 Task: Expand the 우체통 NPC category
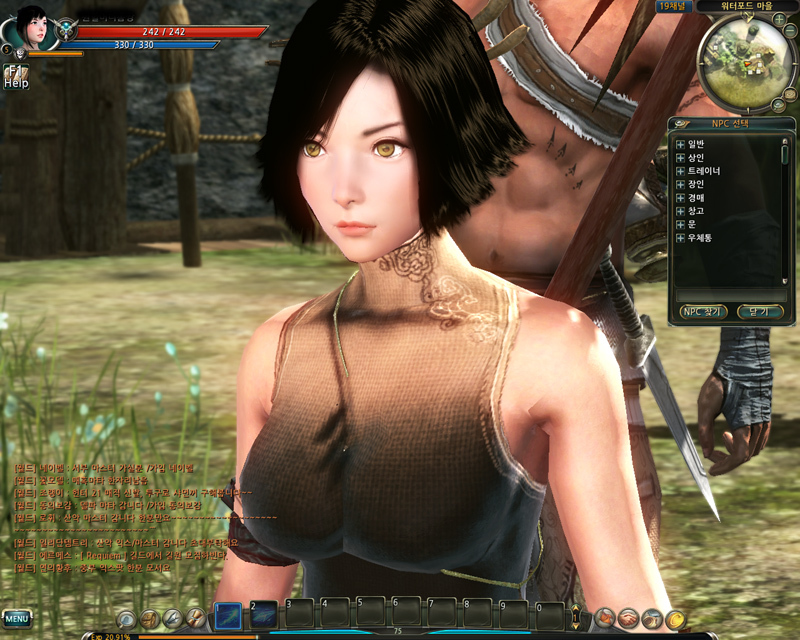click(x=680, y=238)
